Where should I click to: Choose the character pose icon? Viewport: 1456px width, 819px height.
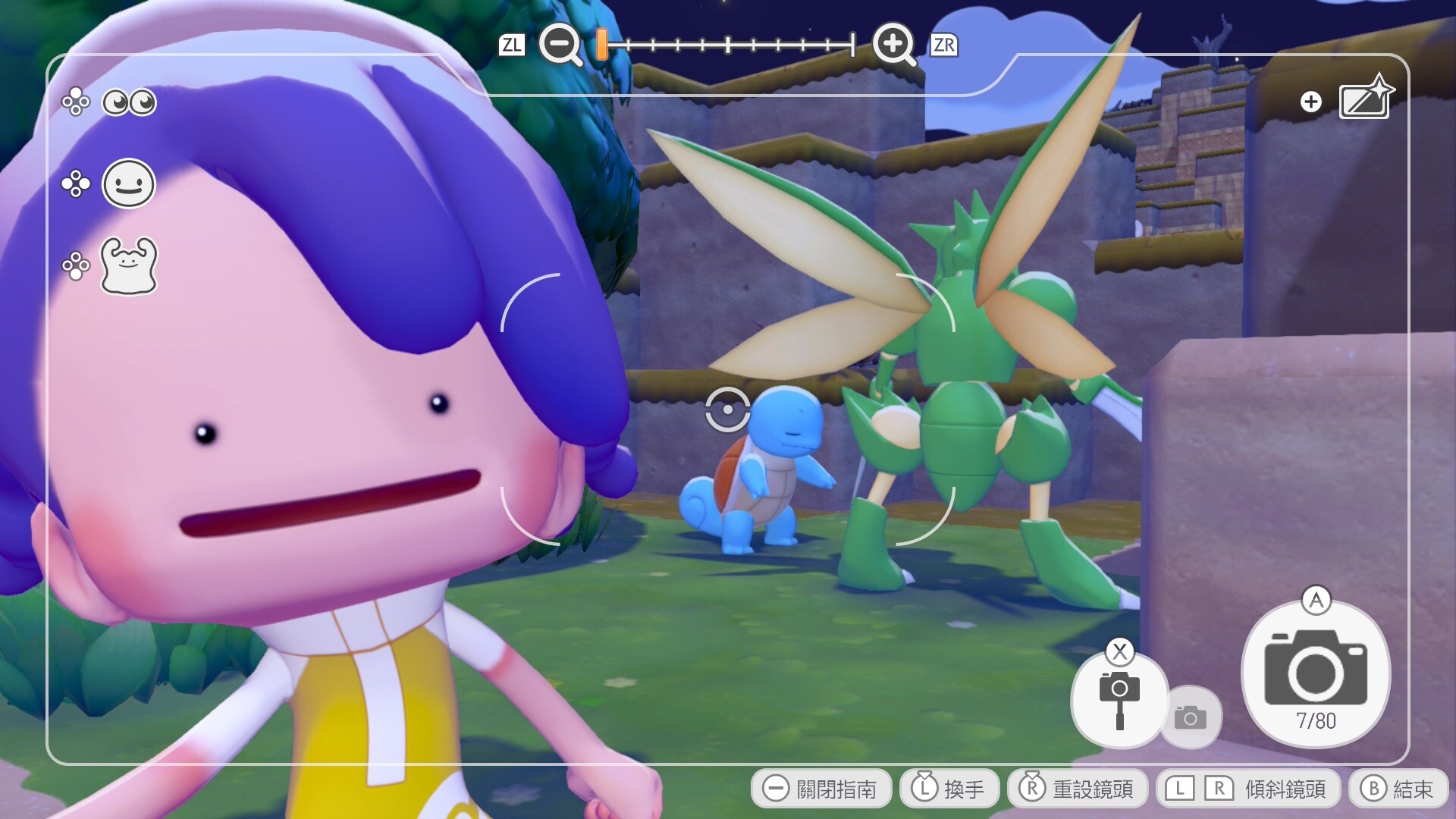pyautogui.click(x=129, y=265)
